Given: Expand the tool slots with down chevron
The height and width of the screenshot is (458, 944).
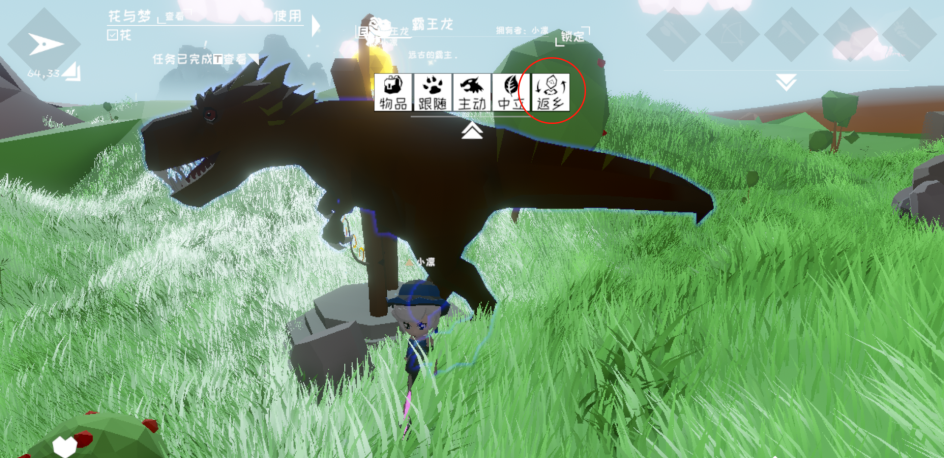Looking at the screenshot, I should click(x=786, y=82).
